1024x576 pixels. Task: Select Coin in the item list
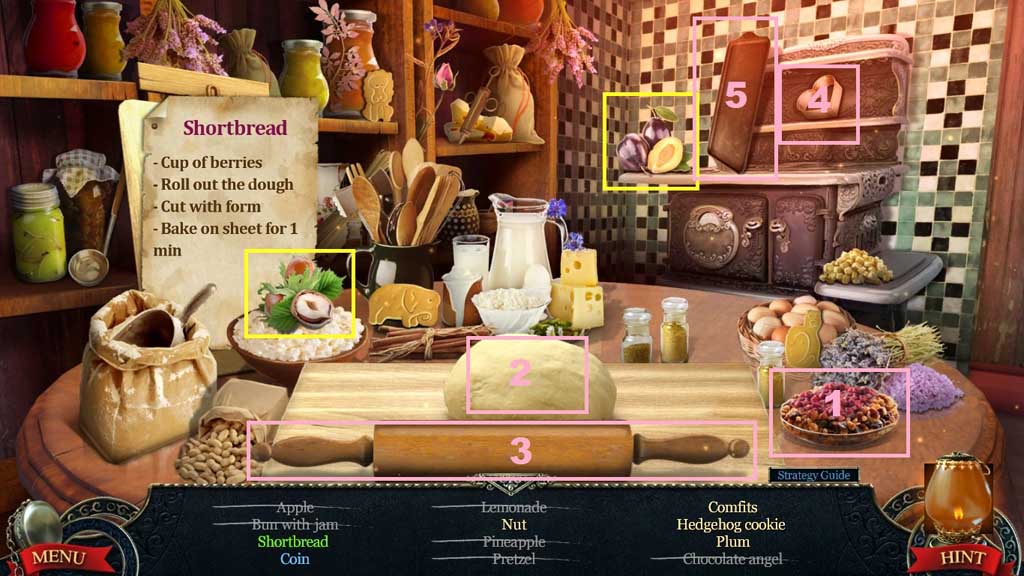[294, 559]
